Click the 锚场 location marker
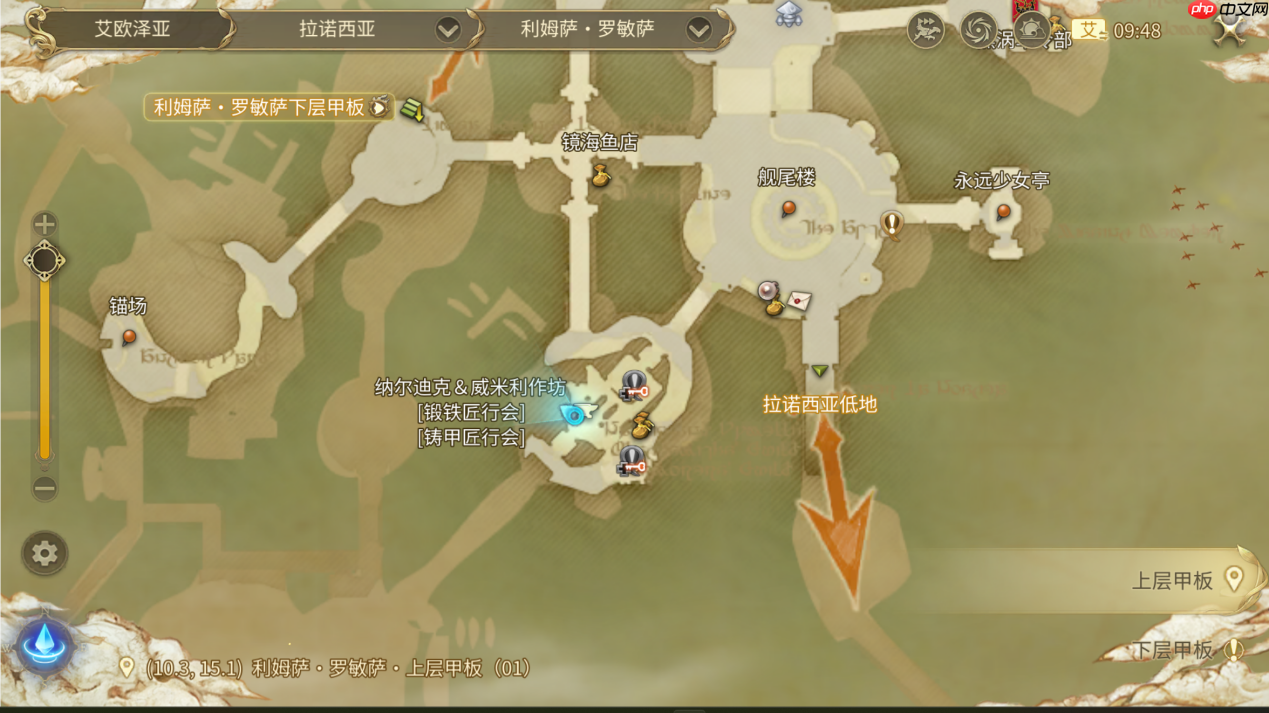1269x713 pixels. (x=129, y=337)
